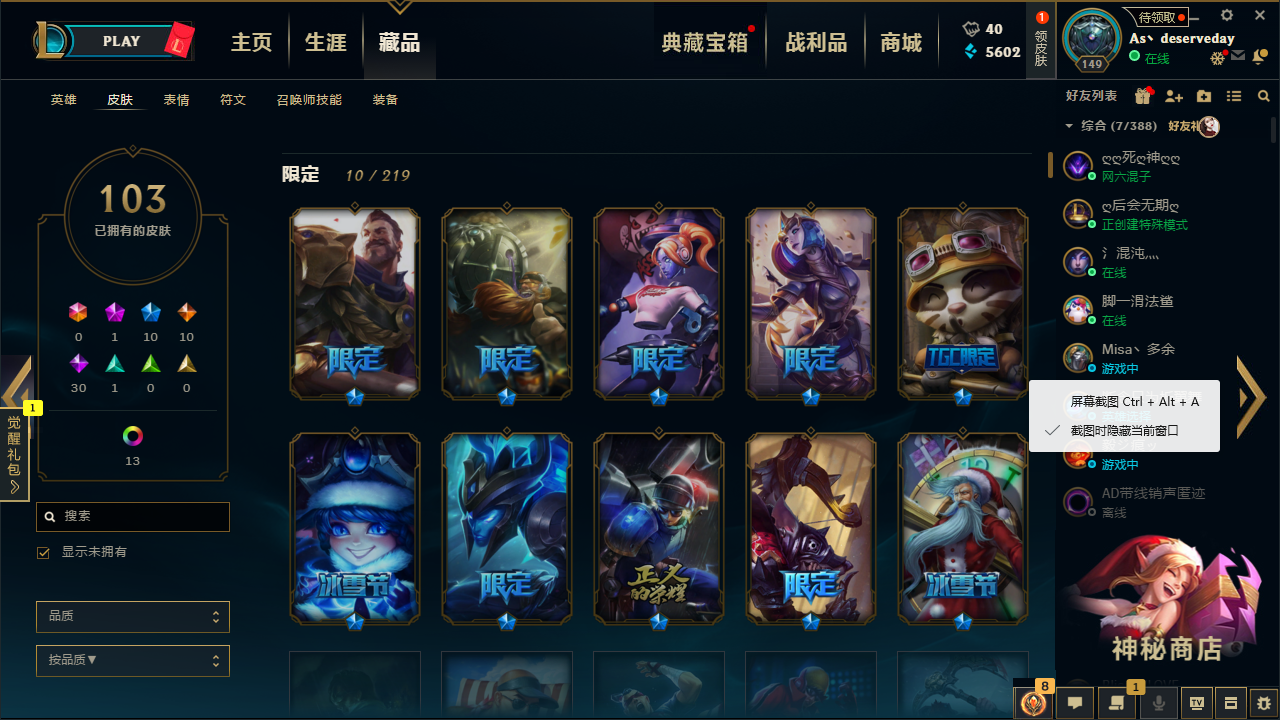Open the 战利品 section in top menu

815,42
